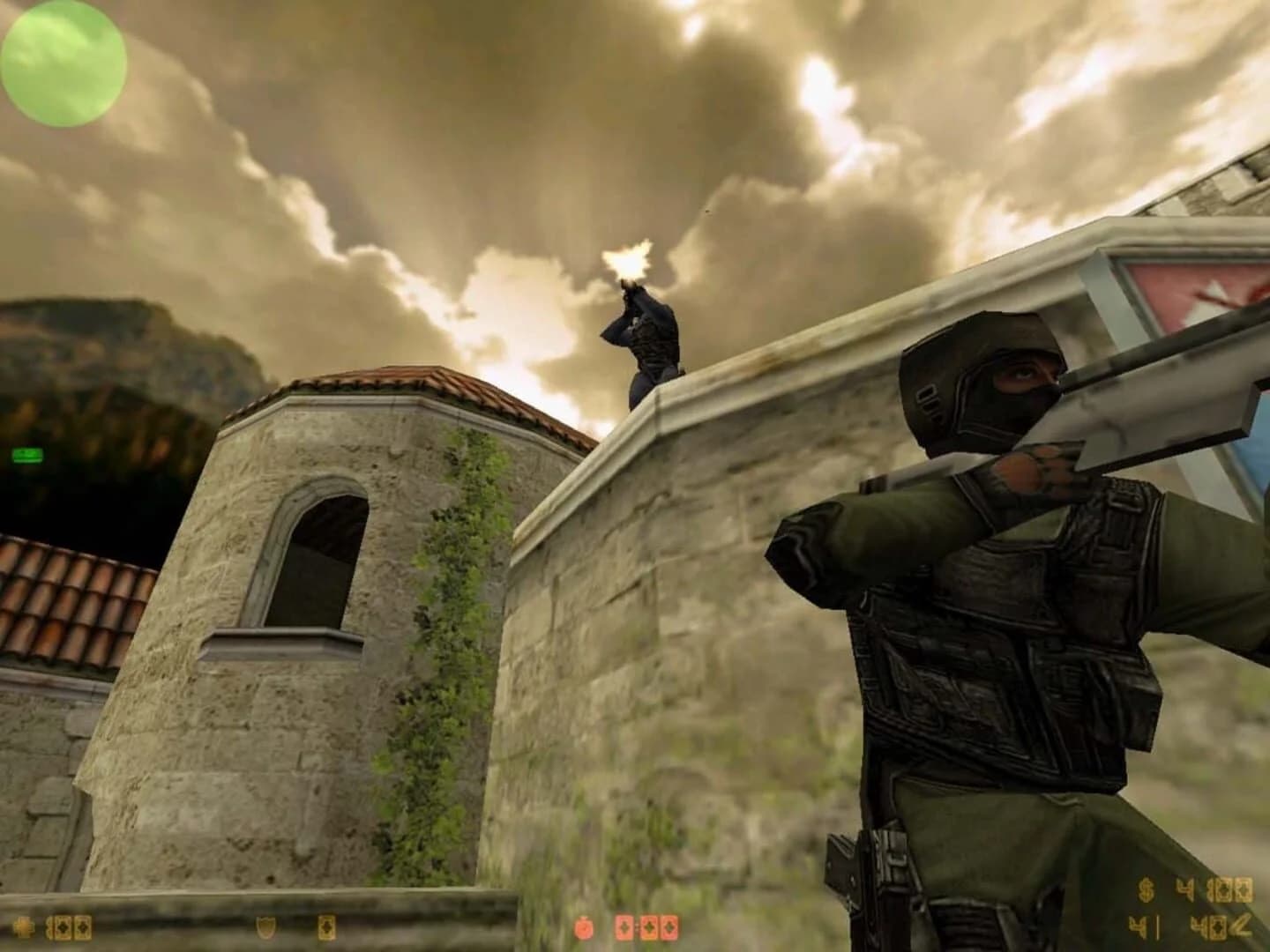Select the terrorist firing atop the wall
The image size is (1270, 952).
648,344
